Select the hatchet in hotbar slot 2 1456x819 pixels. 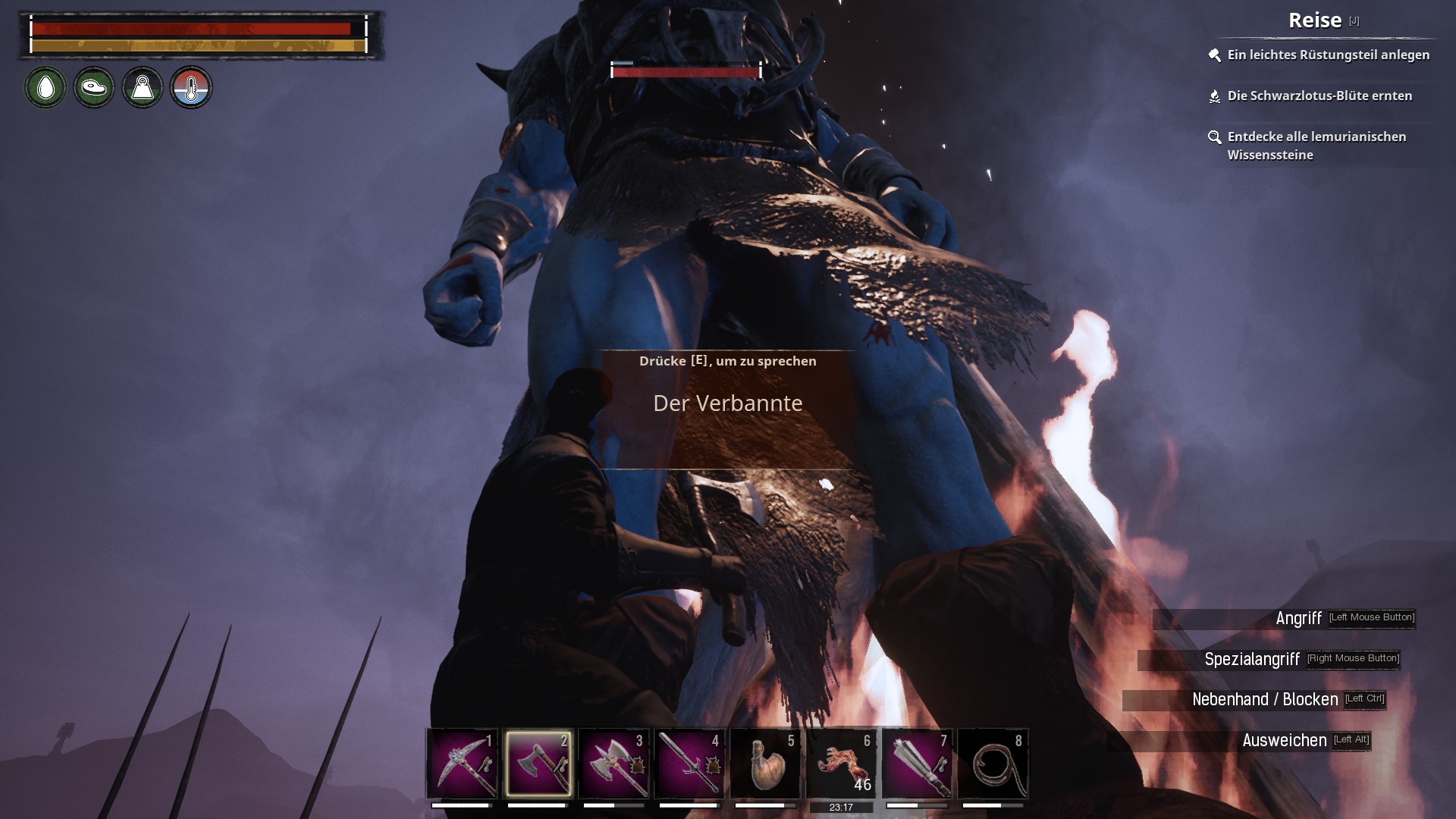[x=538, y=763]
